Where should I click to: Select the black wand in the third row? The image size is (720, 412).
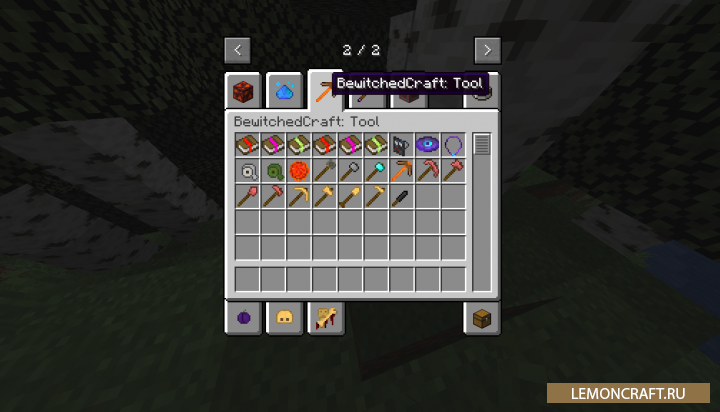point(402,196)
